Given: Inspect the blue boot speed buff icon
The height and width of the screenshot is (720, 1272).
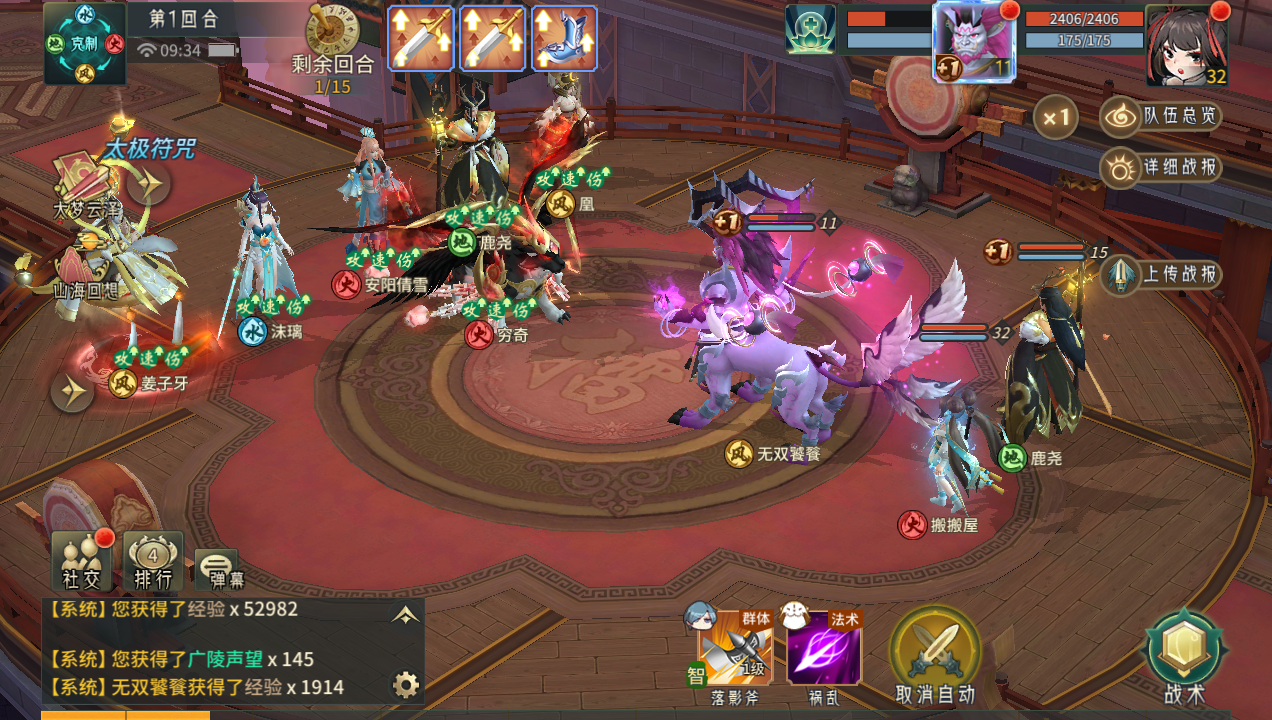Looking at the screenshot, I should pos(564,38).
